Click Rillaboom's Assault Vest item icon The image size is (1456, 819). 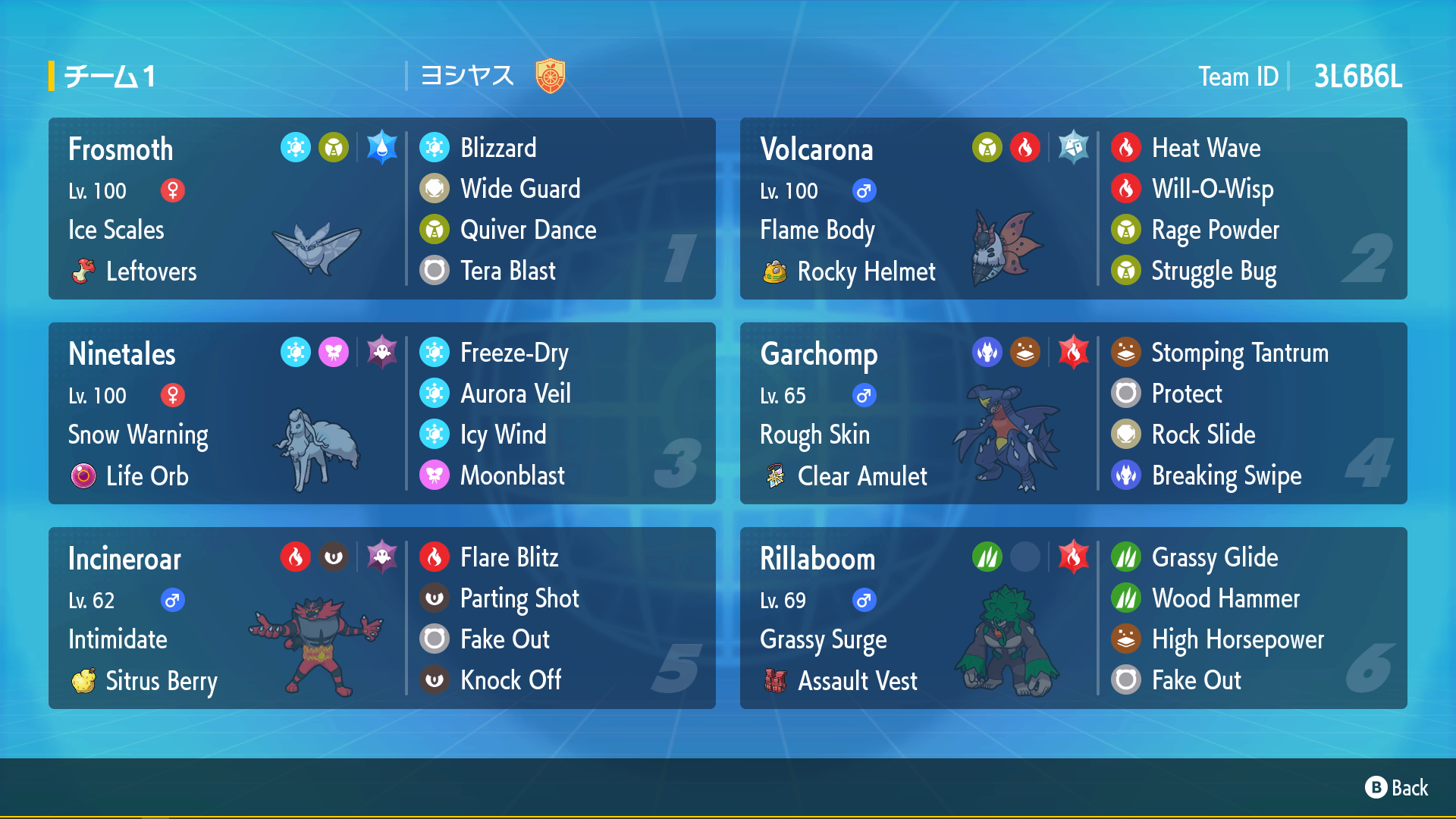[x=774, y=681]
